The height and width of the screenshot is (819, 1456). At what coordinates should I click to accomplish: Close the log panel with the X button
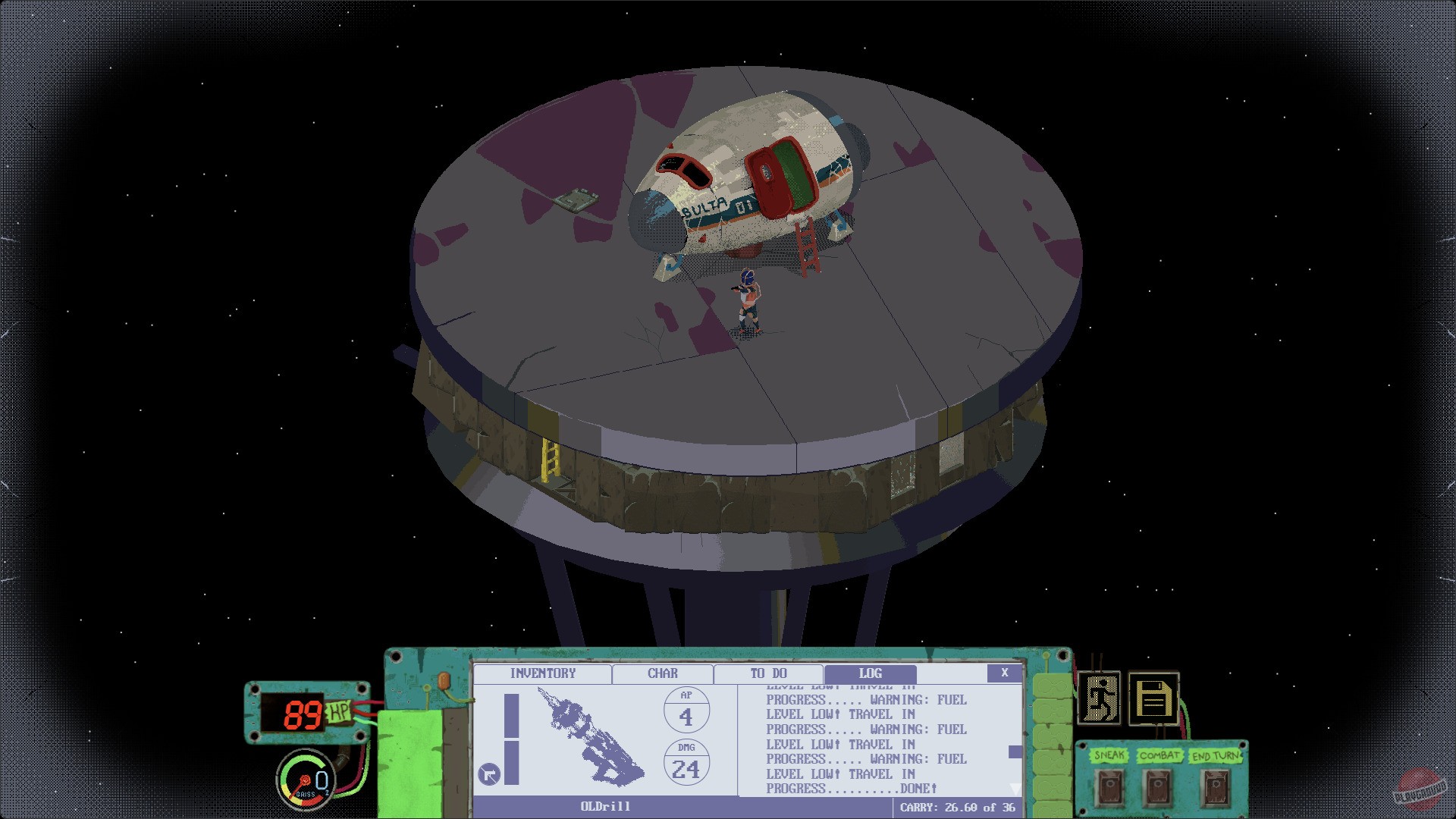click(1005, 672)
